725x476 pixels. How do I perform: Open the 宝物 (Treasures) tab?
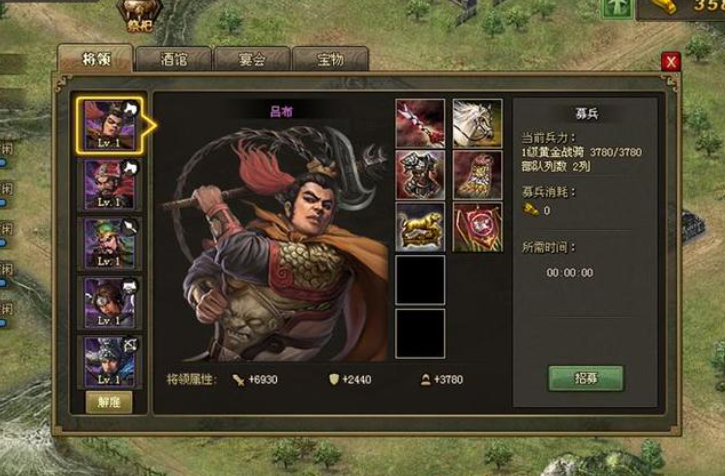[329, 60]
